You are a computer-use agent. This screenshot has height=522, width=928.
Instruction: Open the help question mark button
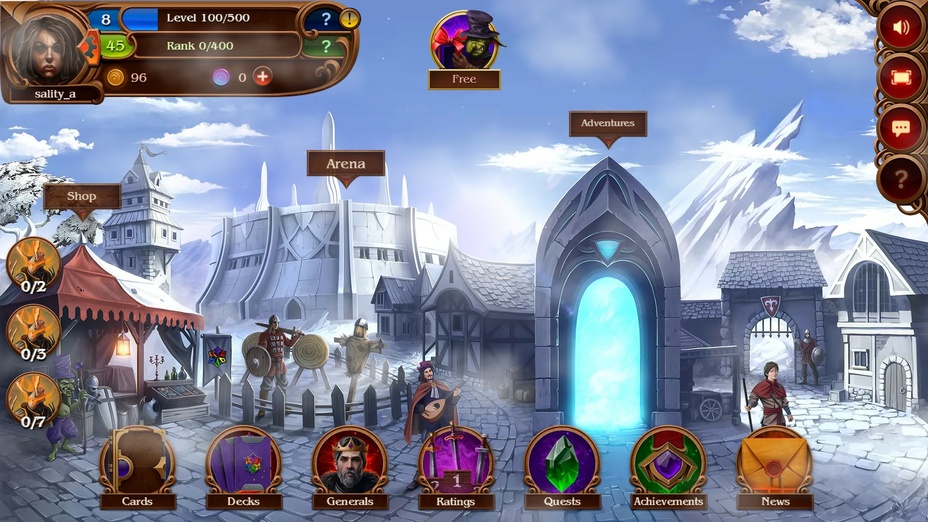901,180
